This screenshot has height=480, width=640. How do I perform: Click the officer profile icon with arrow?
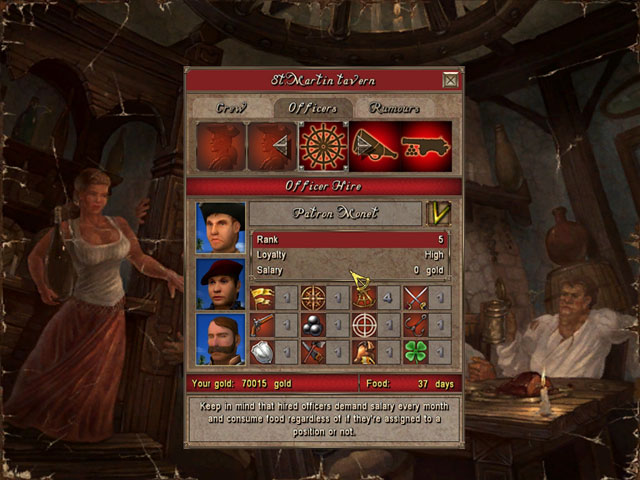(x=271, y=146)
